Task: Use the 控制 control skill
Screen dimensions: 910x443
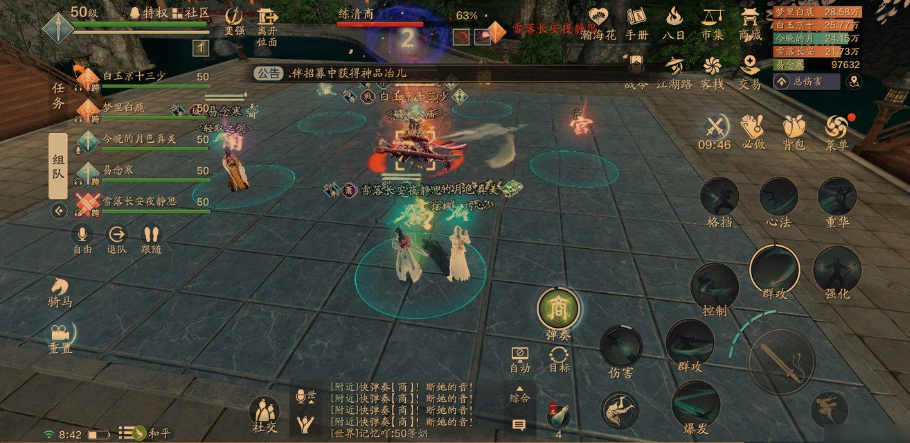Action: [x=714, y=289]
